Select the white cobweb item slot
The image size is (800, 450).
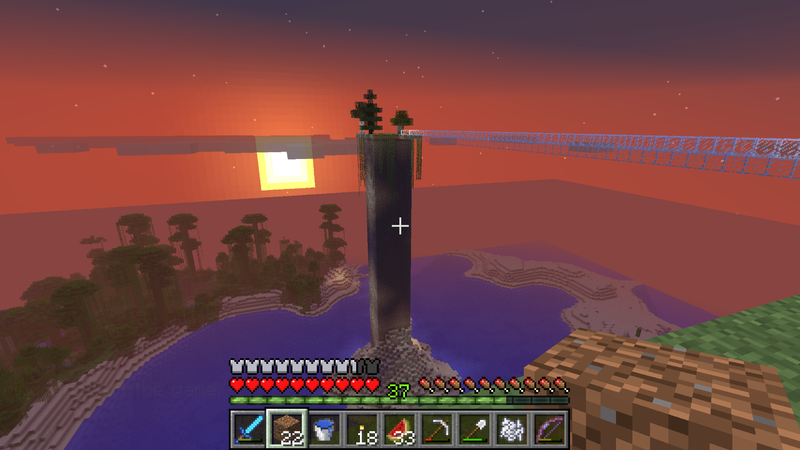tap(514, 430)
